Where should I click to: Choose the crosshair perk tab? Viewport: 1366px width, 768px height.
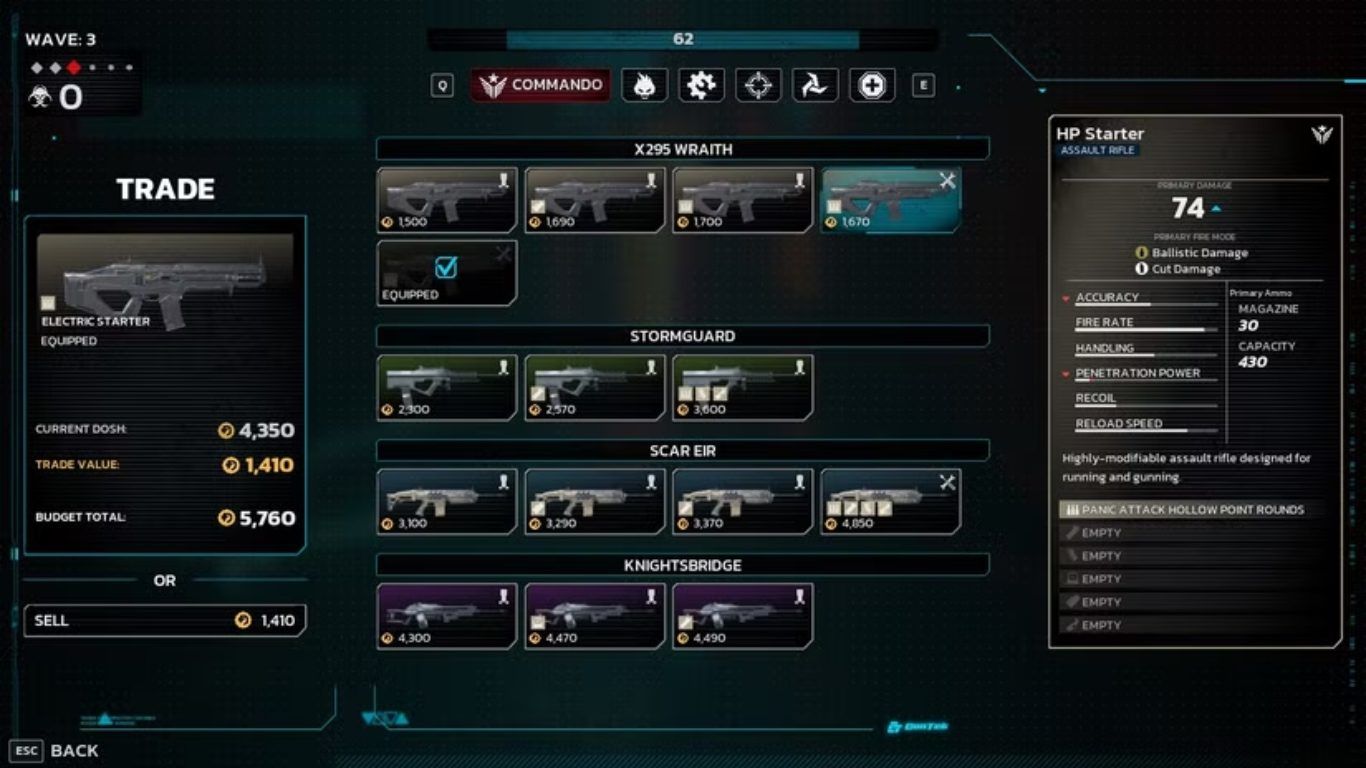point(758,85)
